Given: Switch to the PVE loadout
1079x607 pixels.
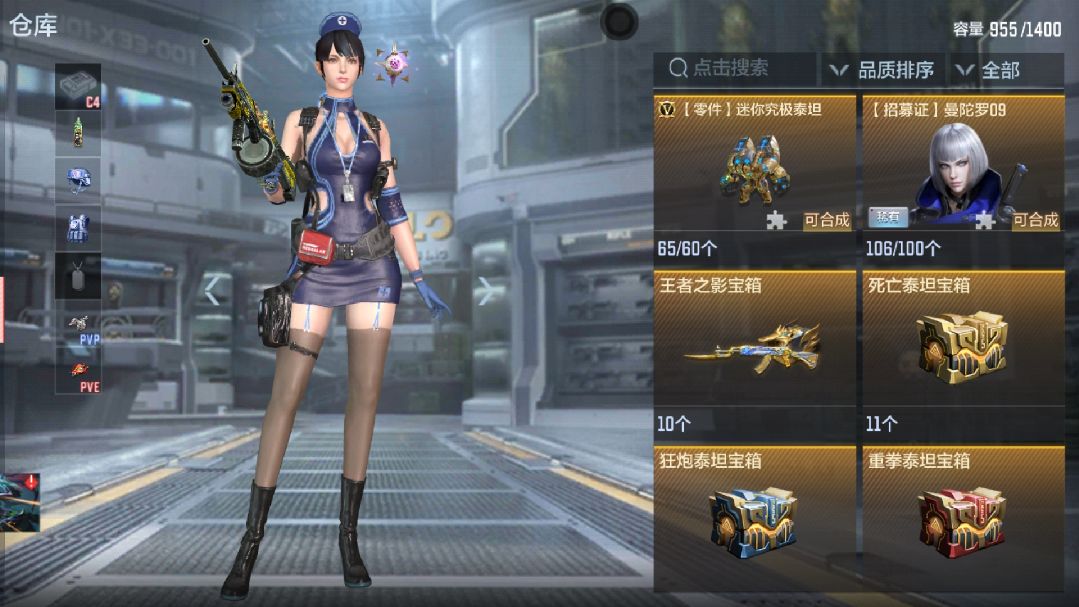Looking at the screenshot, I should 78,374.
